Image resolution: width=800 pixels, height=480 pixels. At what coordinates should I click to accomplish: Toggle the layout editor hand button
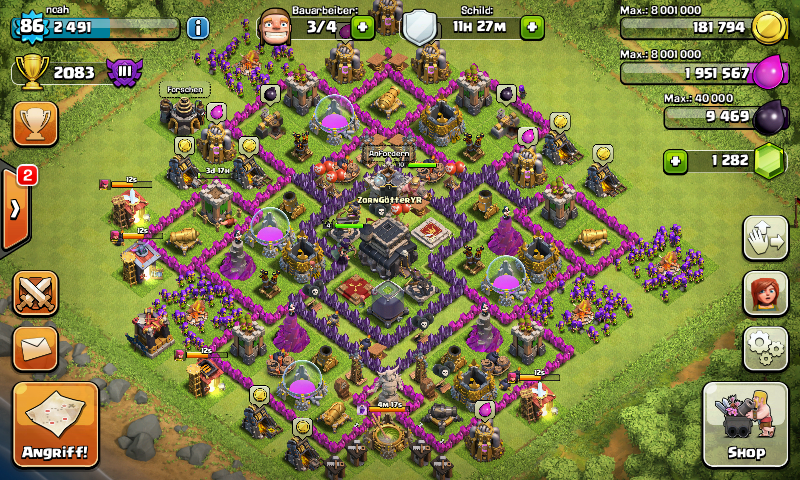click(x=765, y=237)
